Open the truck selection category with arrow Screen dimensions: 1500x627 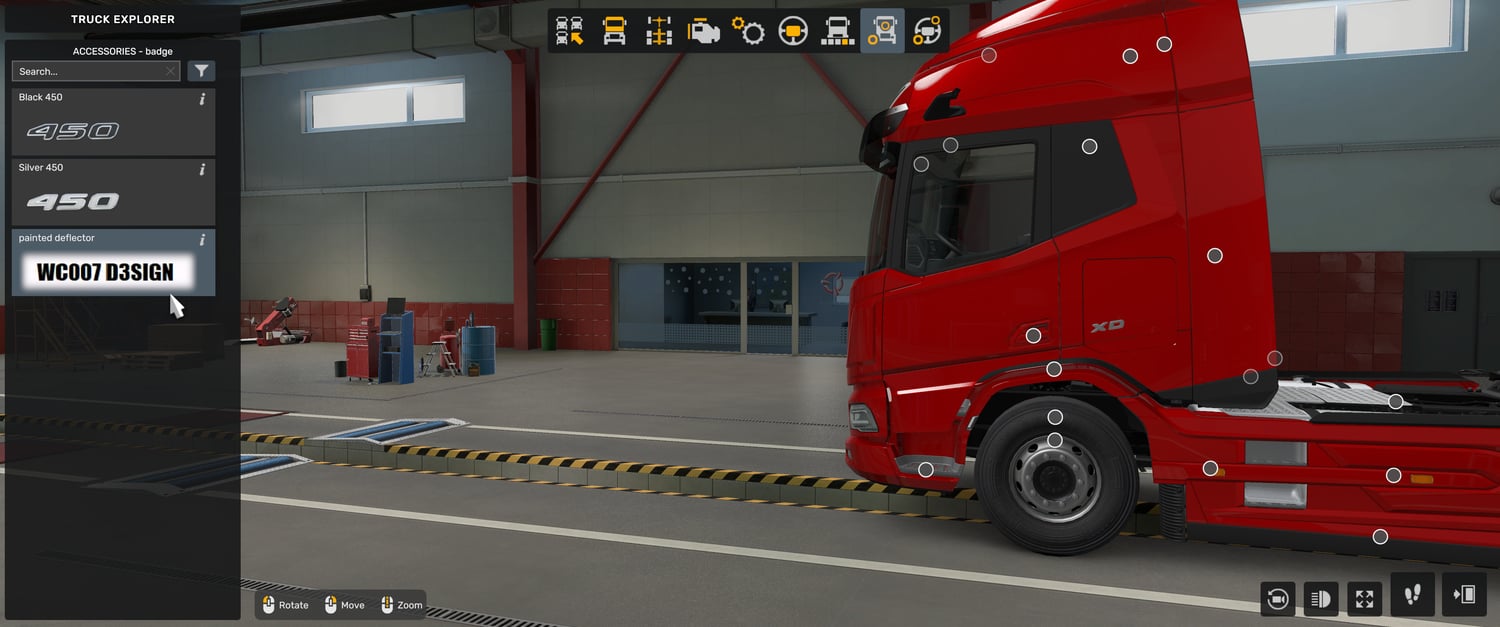pos(570,31)
